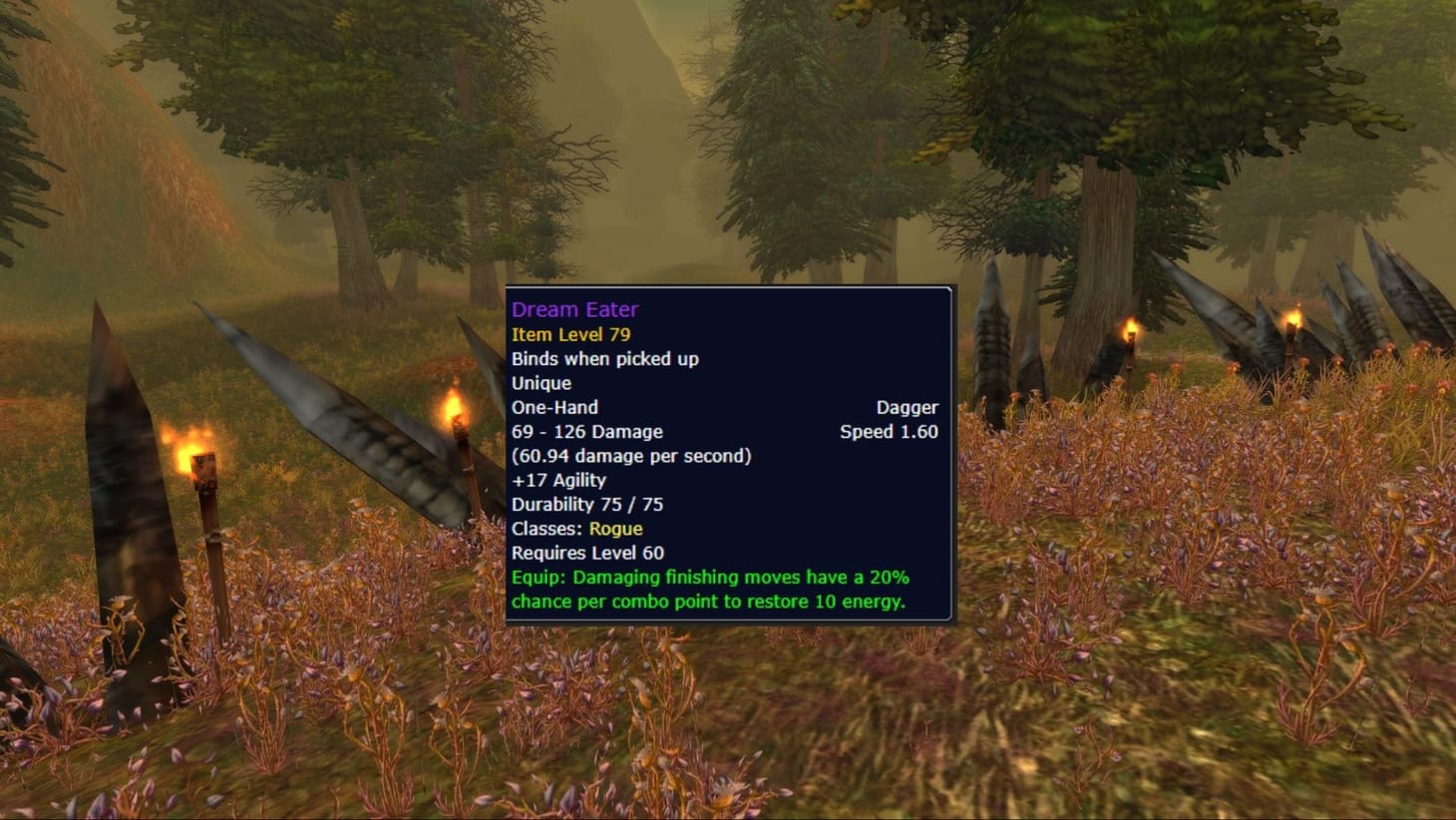Click the Requires Level 60 line
This screenshot has width=1456, height=820.
(587, 553)
